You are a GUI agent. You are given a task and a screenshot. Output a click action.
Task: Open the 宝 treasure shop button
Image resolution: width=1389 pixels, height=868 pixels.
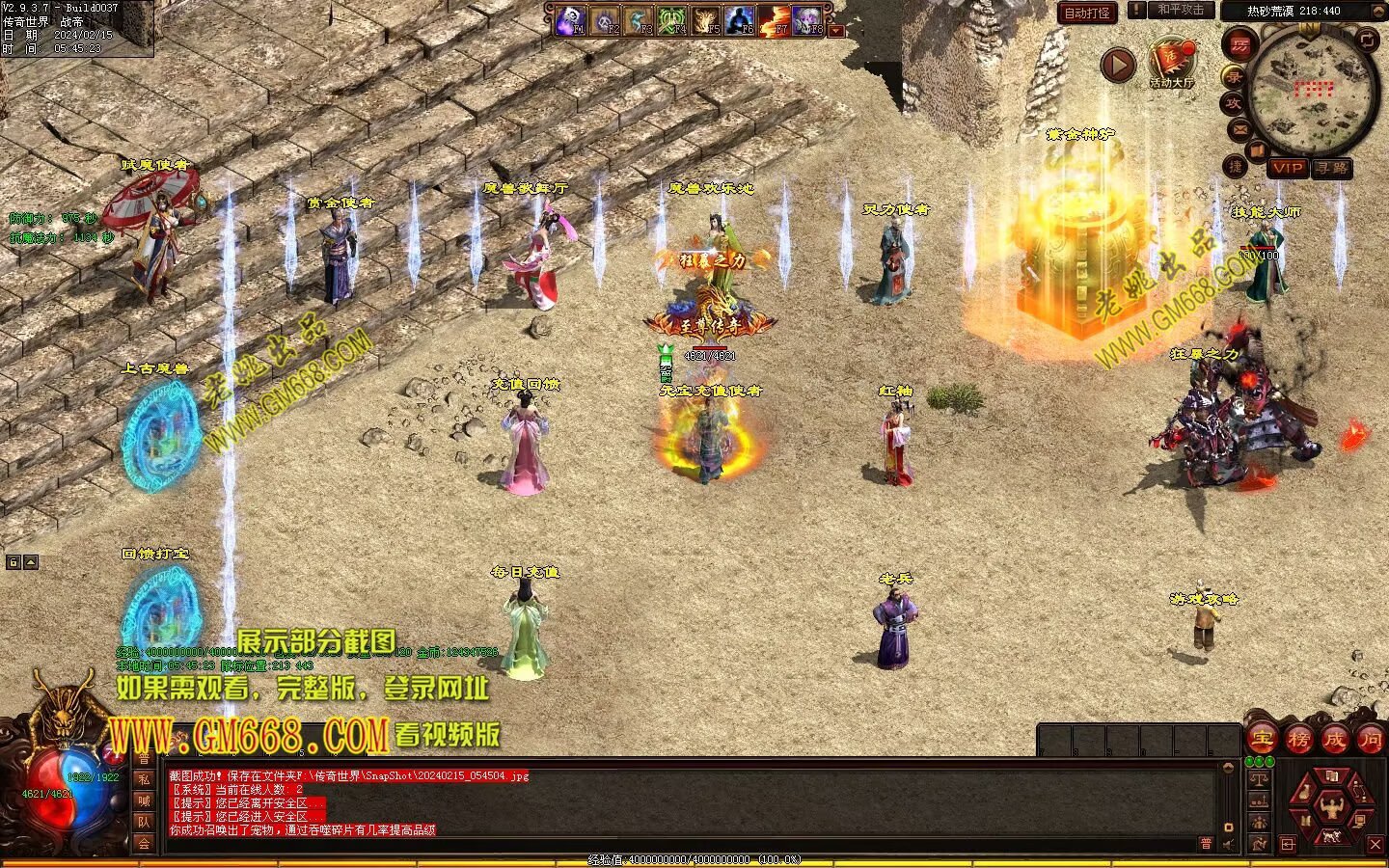pos(1263,740)
